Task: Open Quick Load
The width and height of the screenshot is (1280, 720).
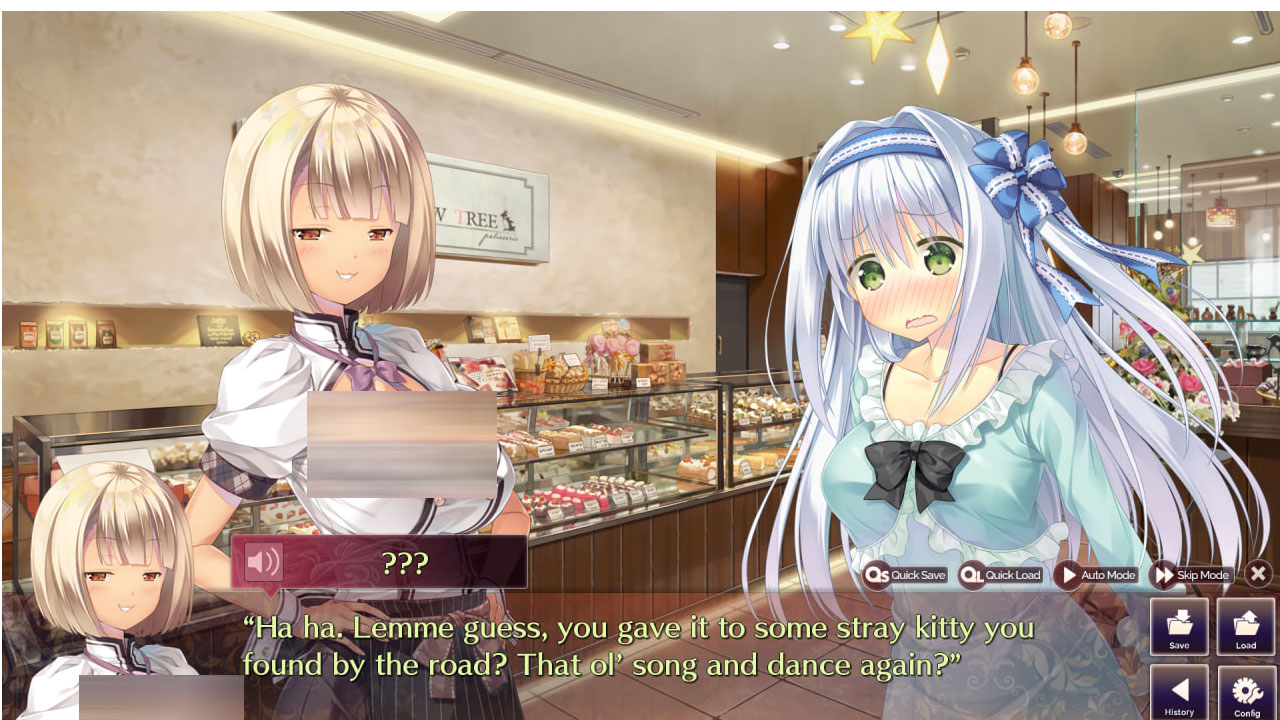Action: click(1001, 575)
